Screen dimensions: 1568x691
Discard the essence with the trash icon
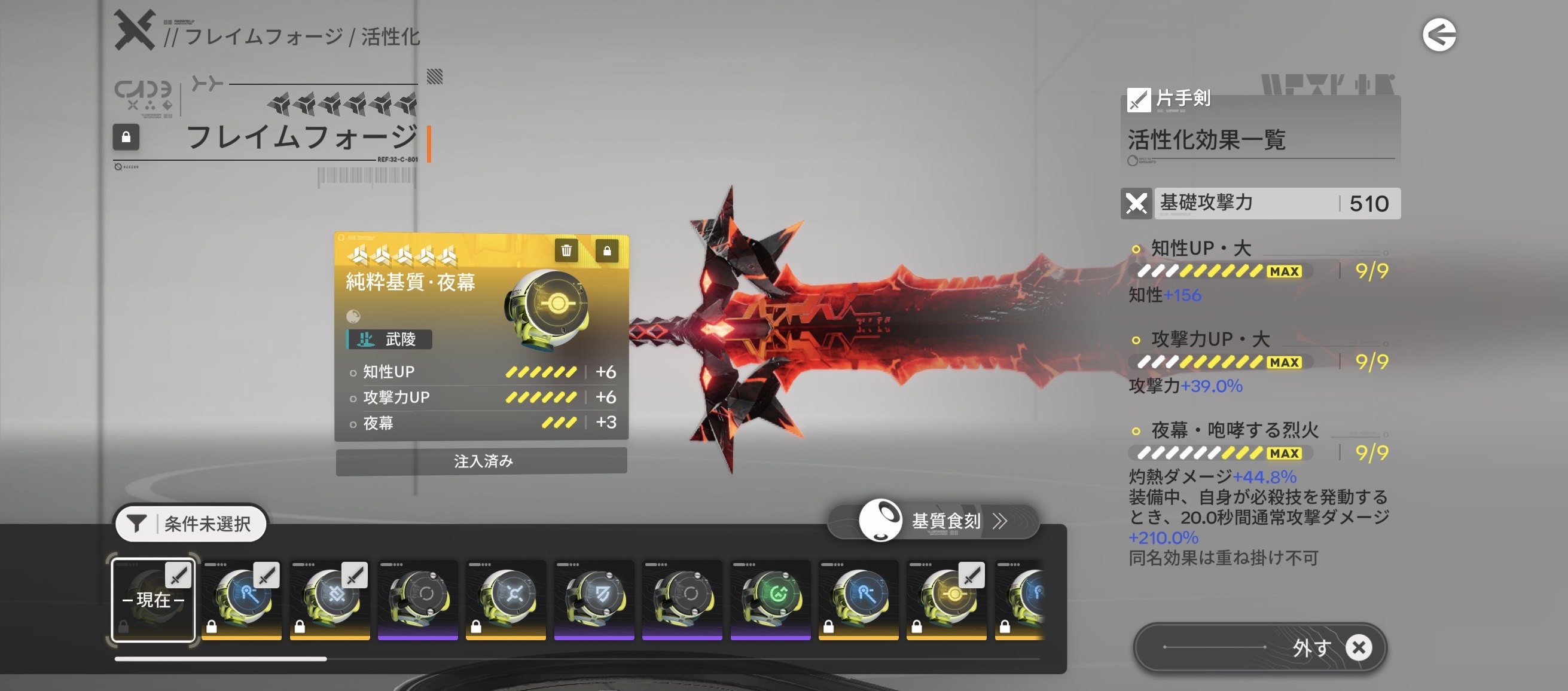[566, 250]
